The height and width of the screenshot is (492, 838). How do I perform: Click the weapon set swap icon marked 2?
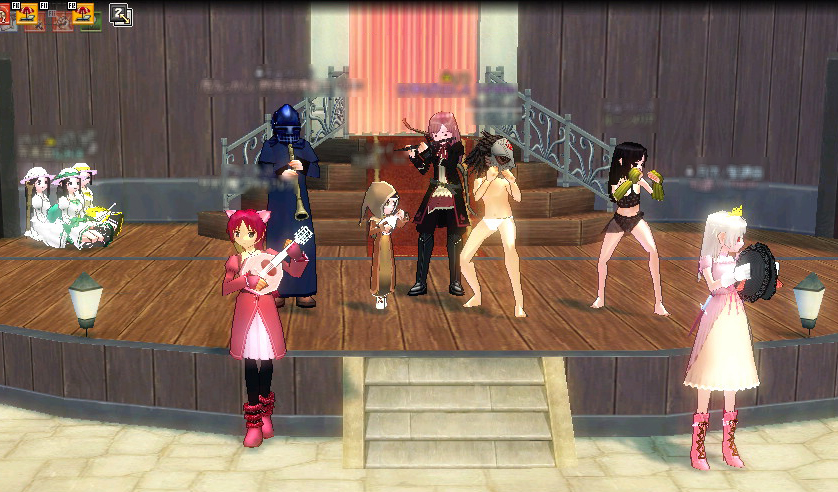pyautogui.click(x=121, y=13)
